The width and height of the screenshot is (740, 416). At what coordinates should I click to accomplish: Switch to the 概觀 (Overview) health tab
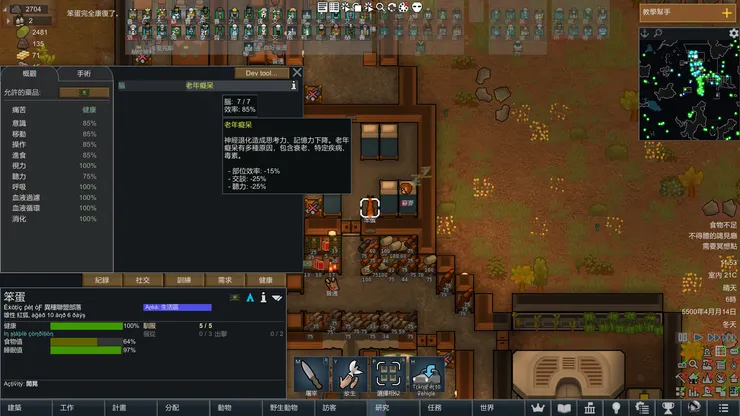29,73
